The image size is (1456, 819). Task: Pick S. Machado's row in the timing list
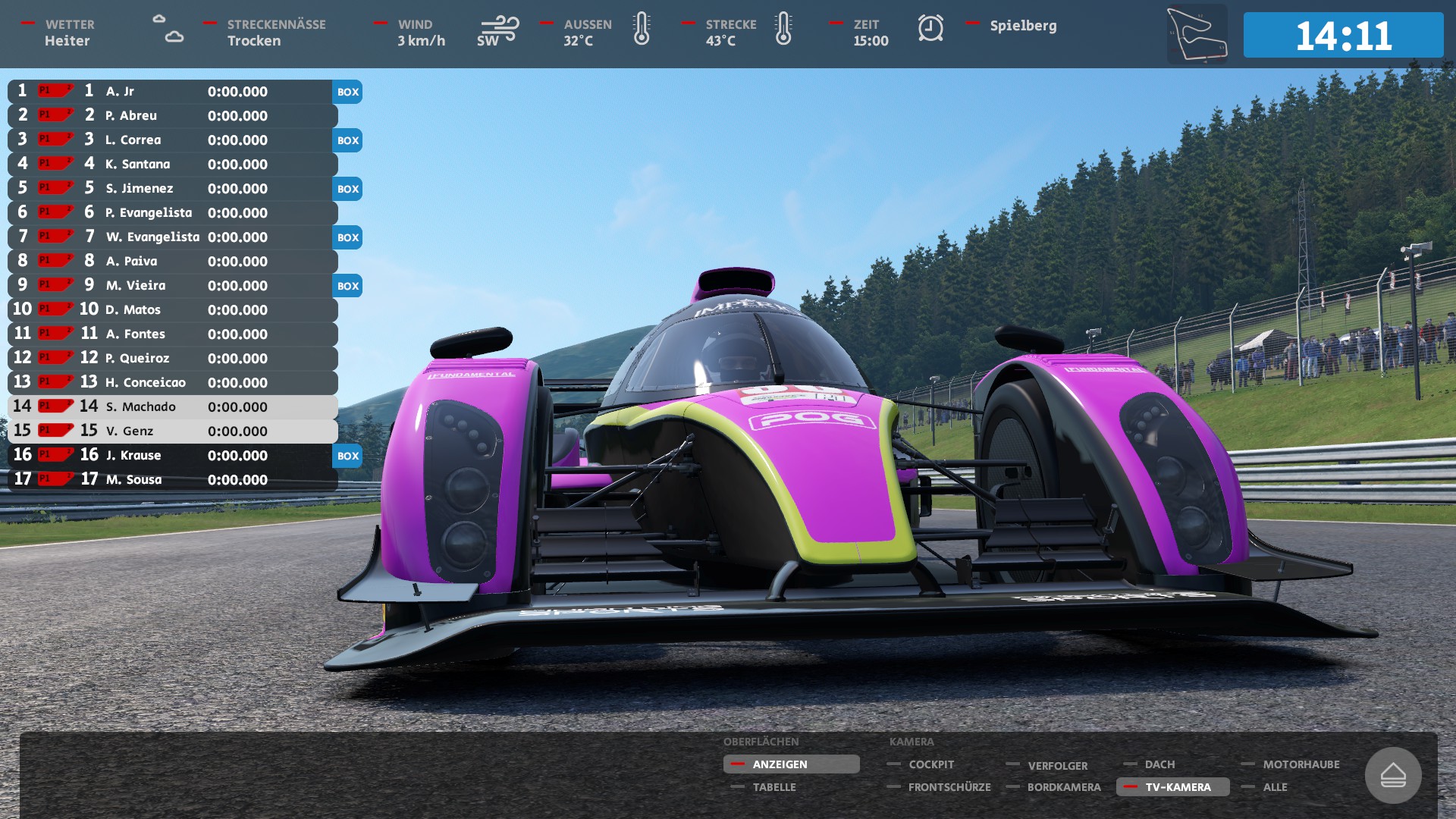point(172,407)
